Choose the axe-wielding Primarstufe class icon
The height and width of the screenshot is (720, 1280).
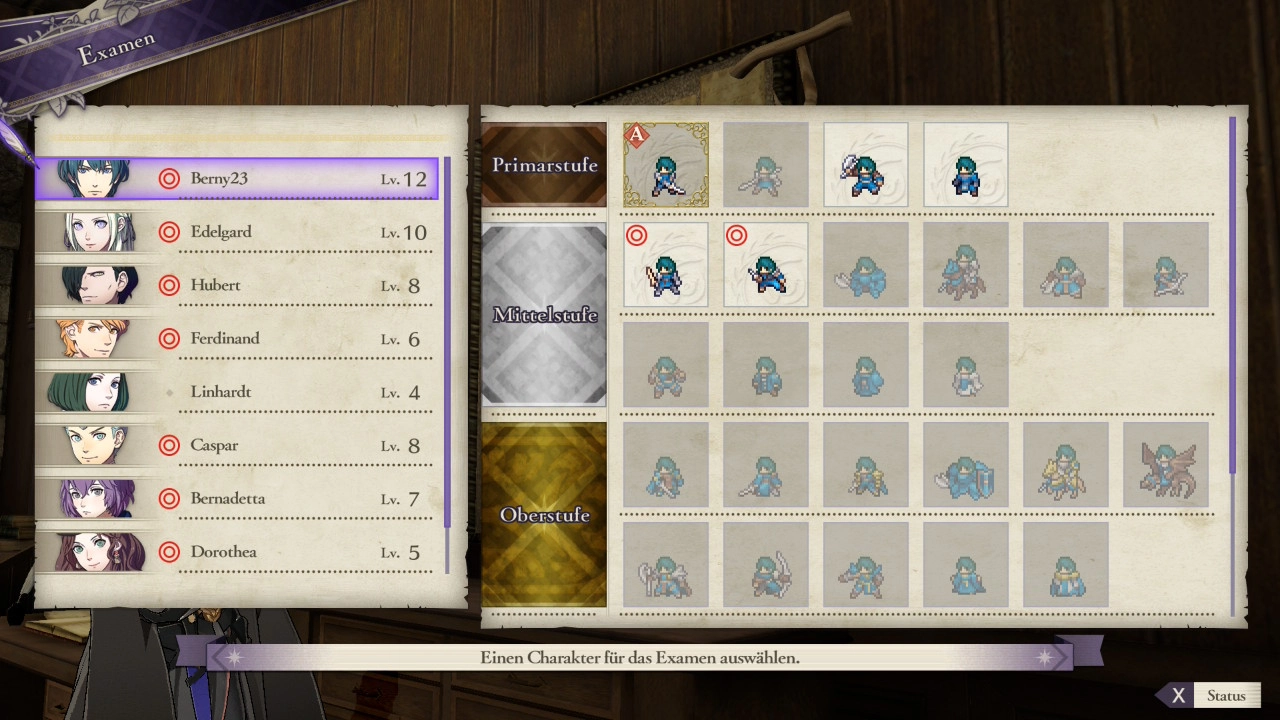tap(866, 165)
